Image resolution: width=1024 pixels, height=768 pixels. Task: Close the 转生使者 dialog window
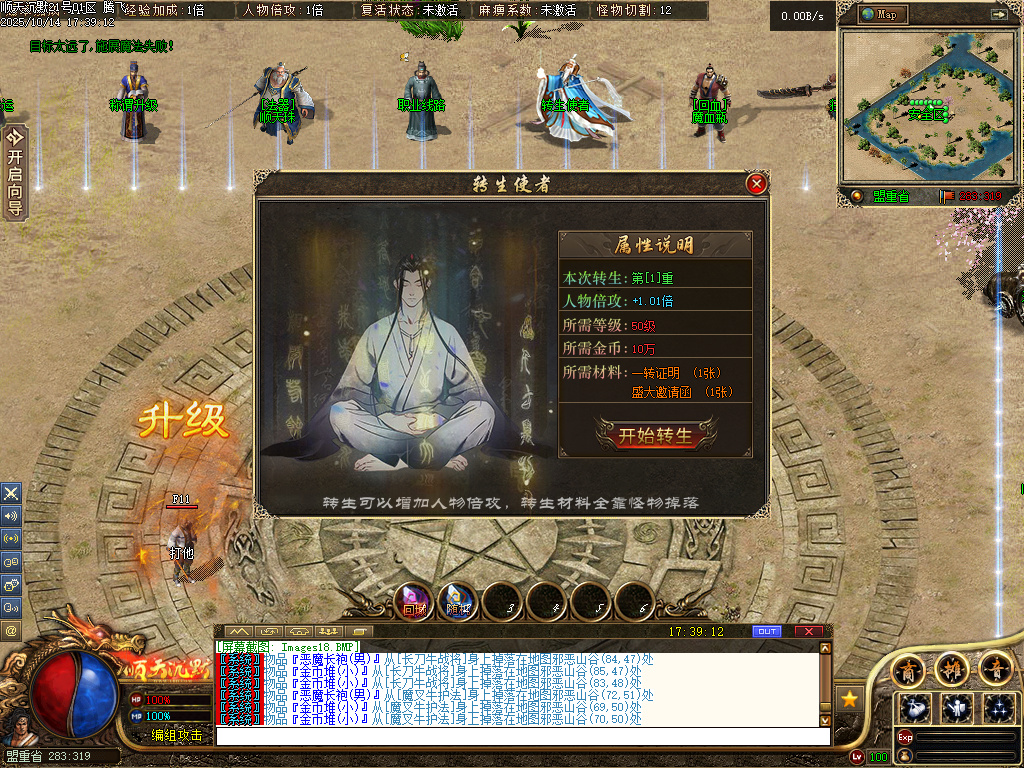click(x=757, y=183)
